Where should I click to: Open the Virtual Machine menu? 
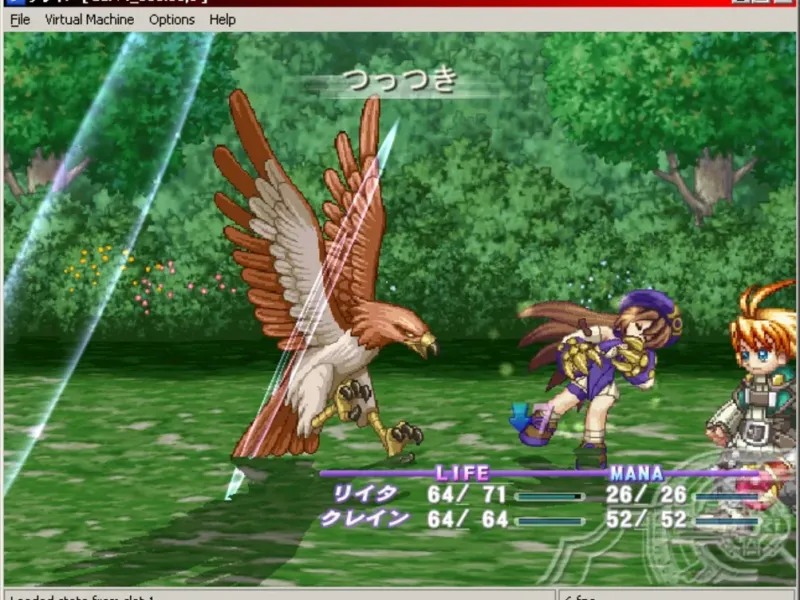89,19
